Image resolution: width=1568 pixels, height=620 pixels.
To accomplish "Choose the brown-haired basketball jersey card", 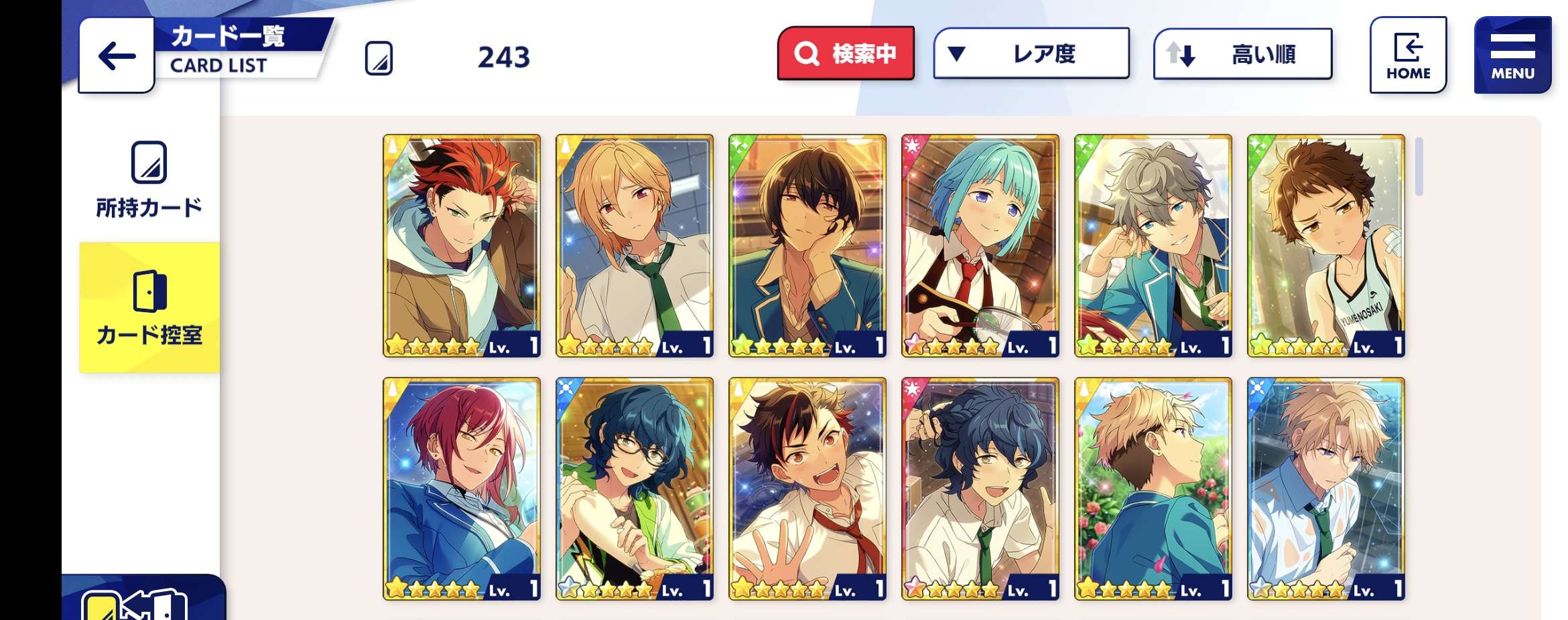I will tap(1326, 246).
